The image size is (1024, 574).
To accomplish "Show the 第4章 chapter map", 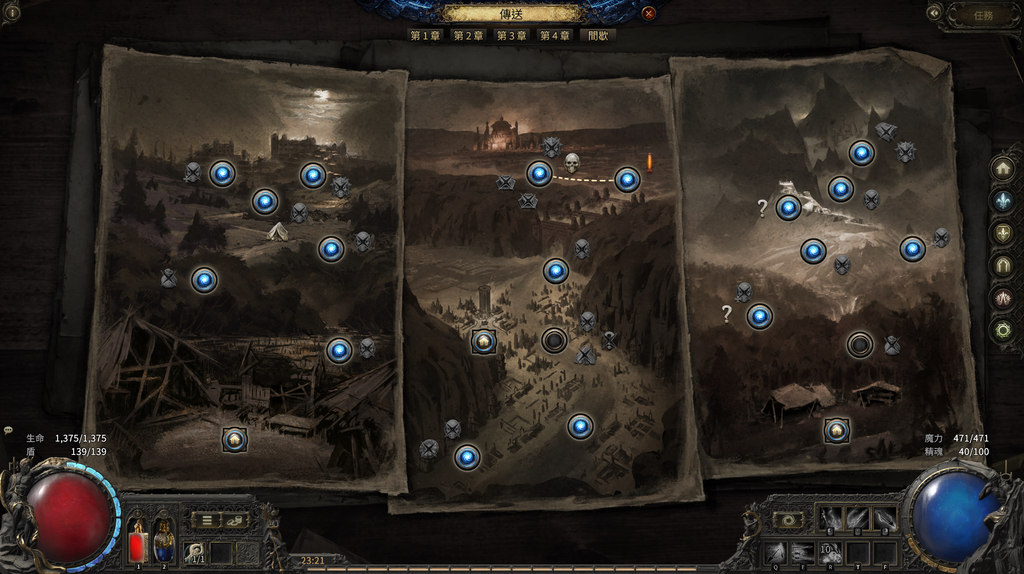I will point(555,35).
